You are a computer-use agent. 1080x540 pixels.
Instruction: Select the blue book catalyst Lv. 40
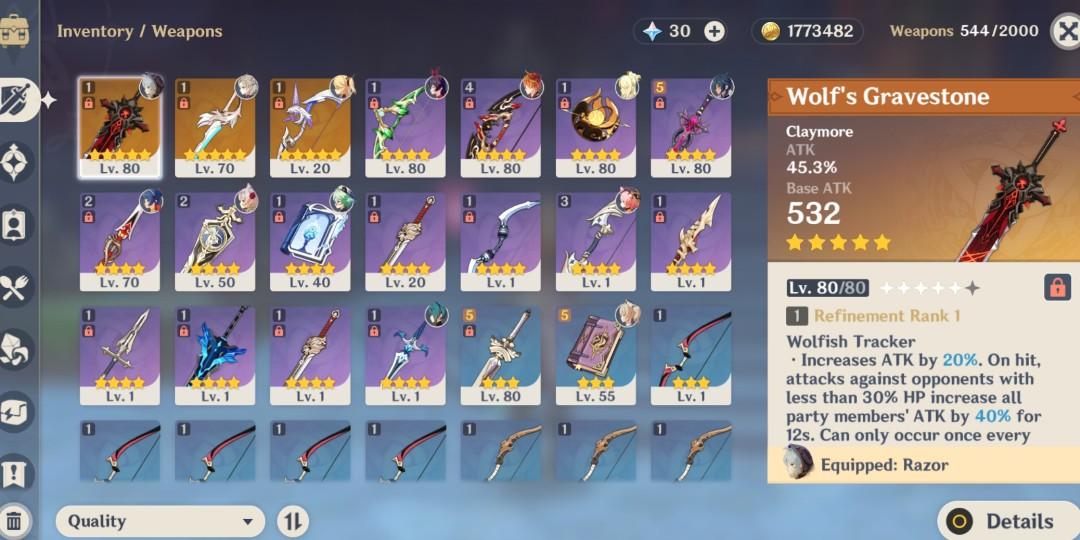click(310, 241)
